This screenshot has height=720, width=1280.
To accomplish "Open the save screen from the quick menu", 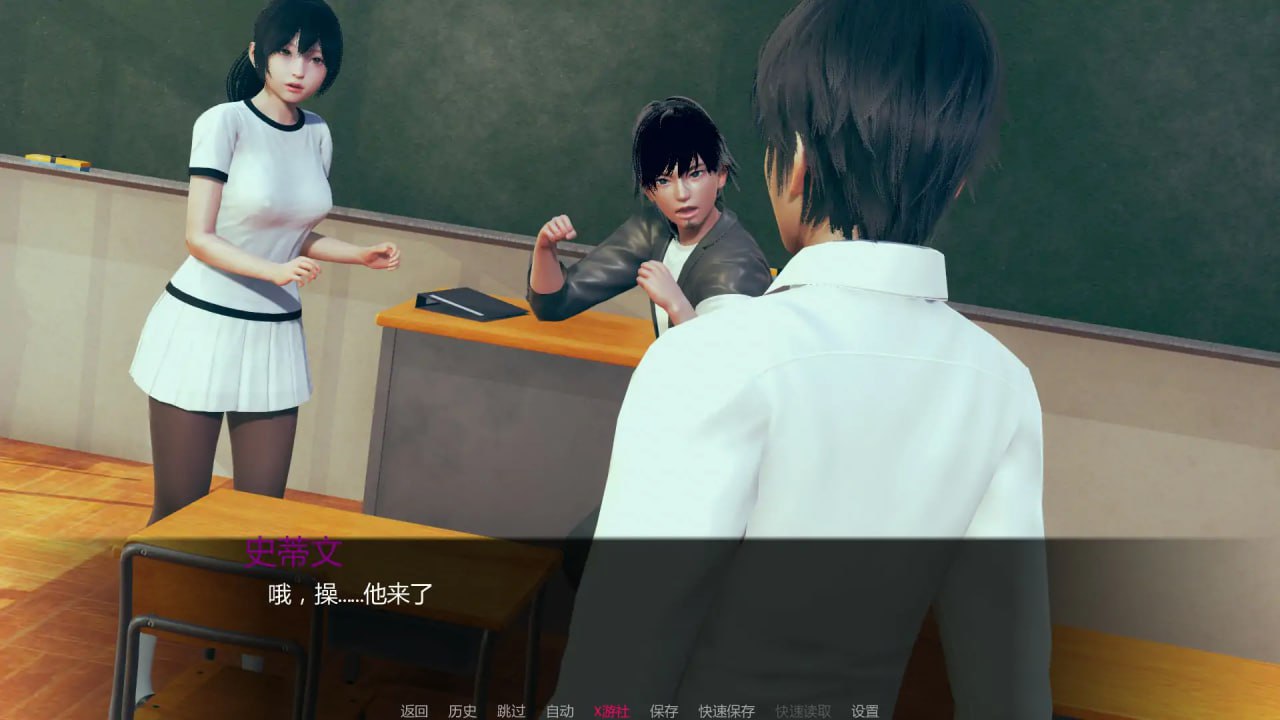I will [x=661, y=710].
